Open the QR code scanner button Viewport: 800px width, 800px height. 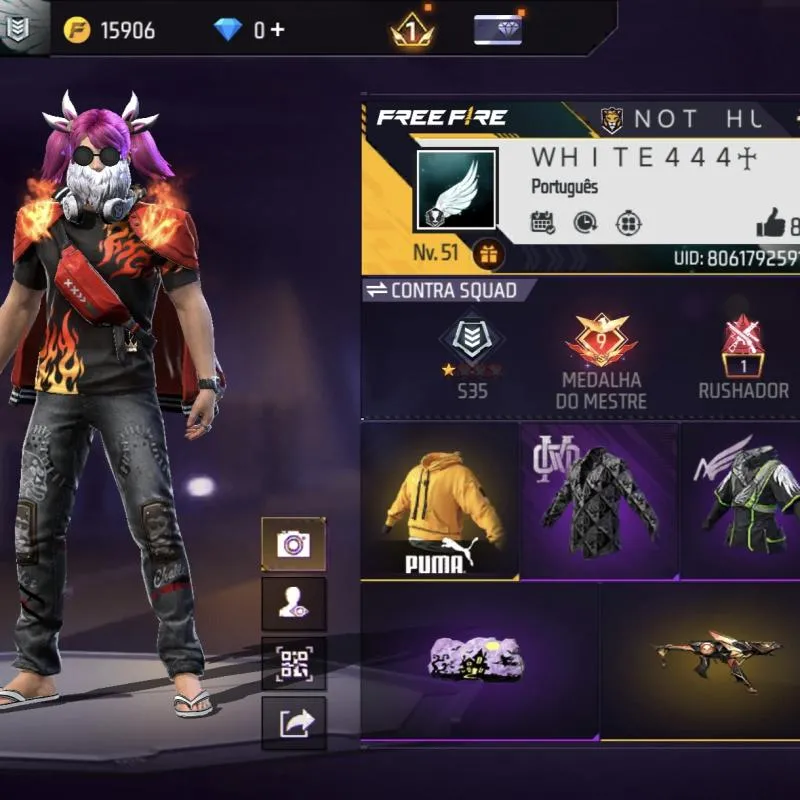294,662
